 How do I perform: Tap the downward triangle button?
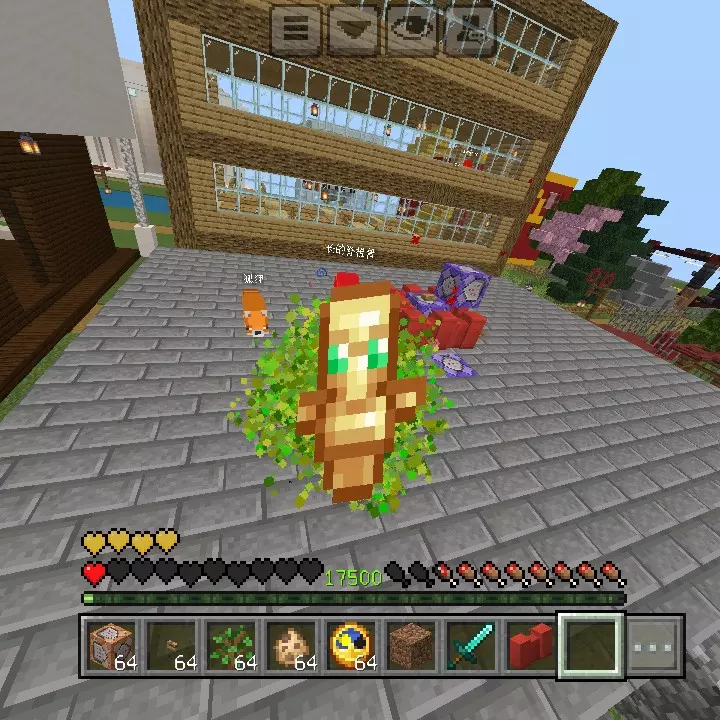coord(352,30)
